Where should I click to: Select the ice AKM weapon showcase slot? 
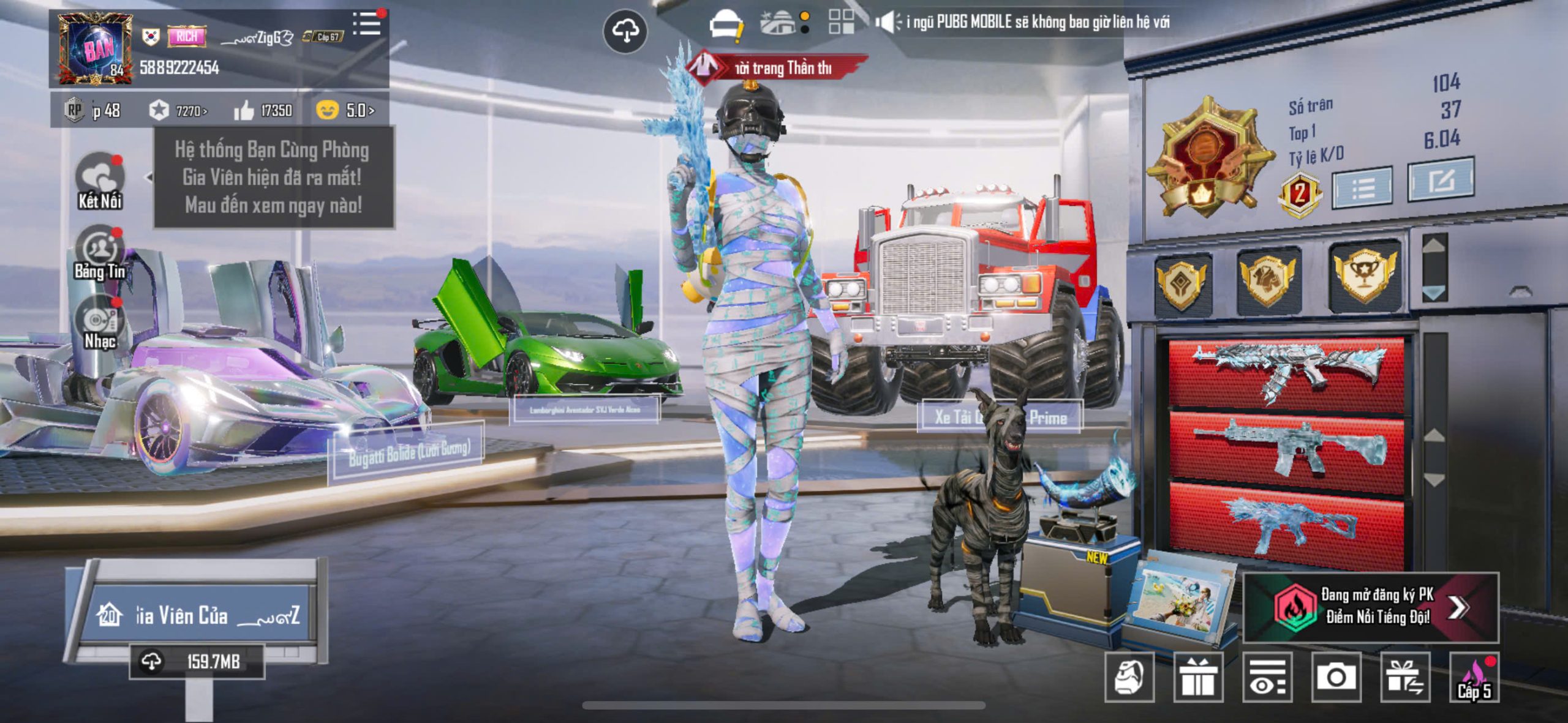tap(1286, 371)
